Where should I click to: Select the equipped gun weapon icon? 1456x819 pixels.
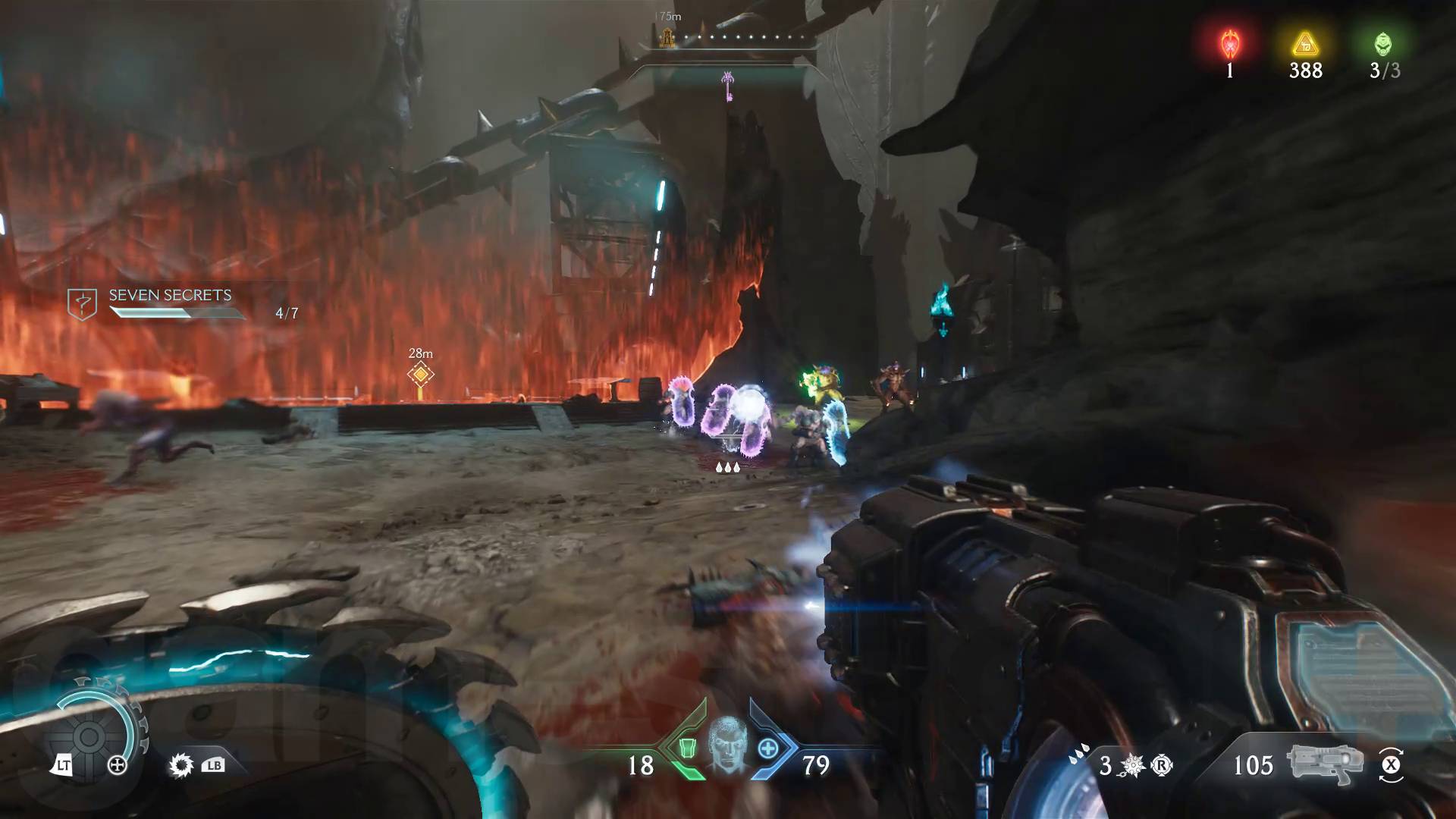click(x=1324, y=763)
